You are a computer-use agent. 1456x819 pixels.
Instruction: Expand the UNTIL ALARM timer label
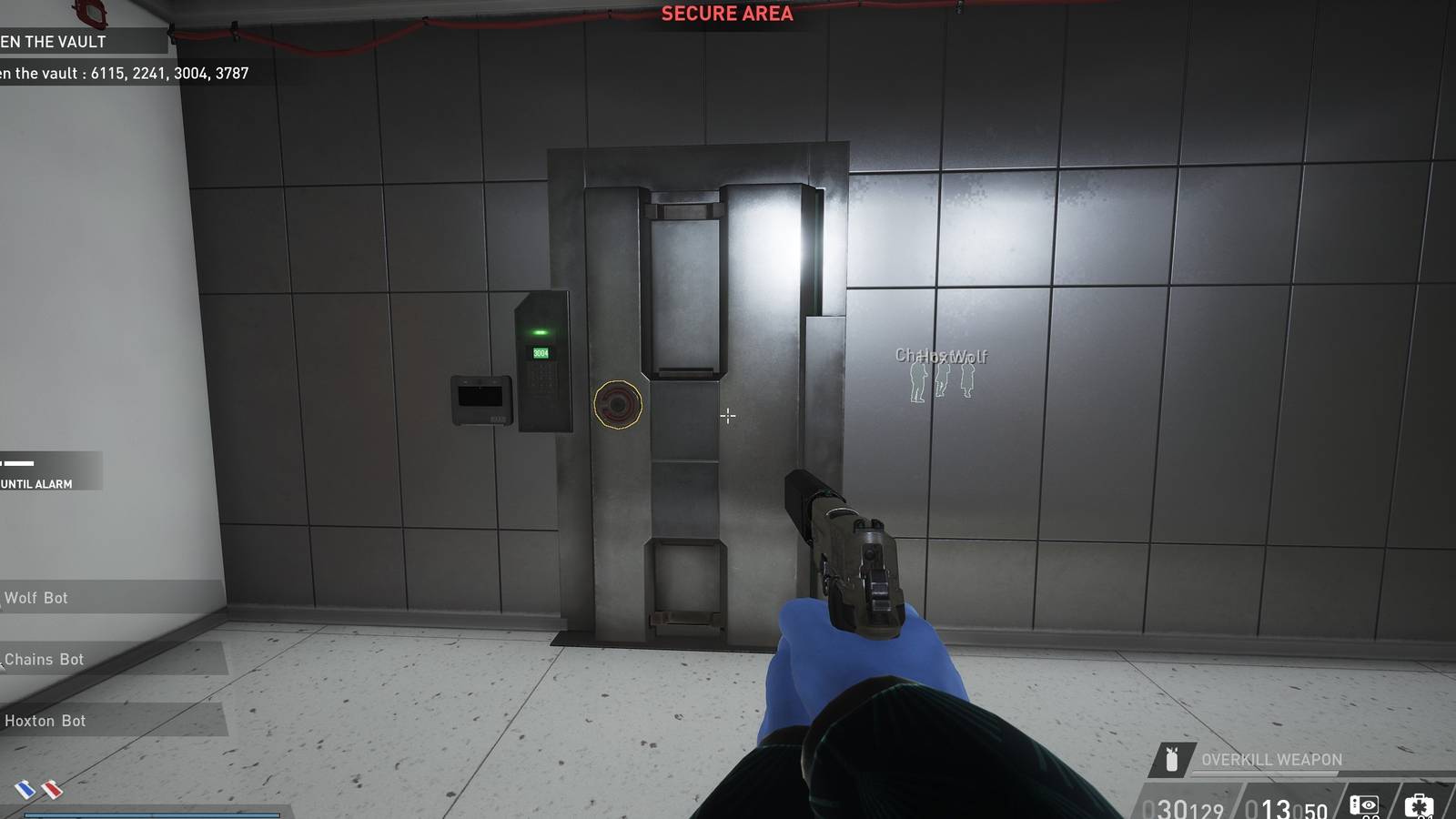click(36, 484)
